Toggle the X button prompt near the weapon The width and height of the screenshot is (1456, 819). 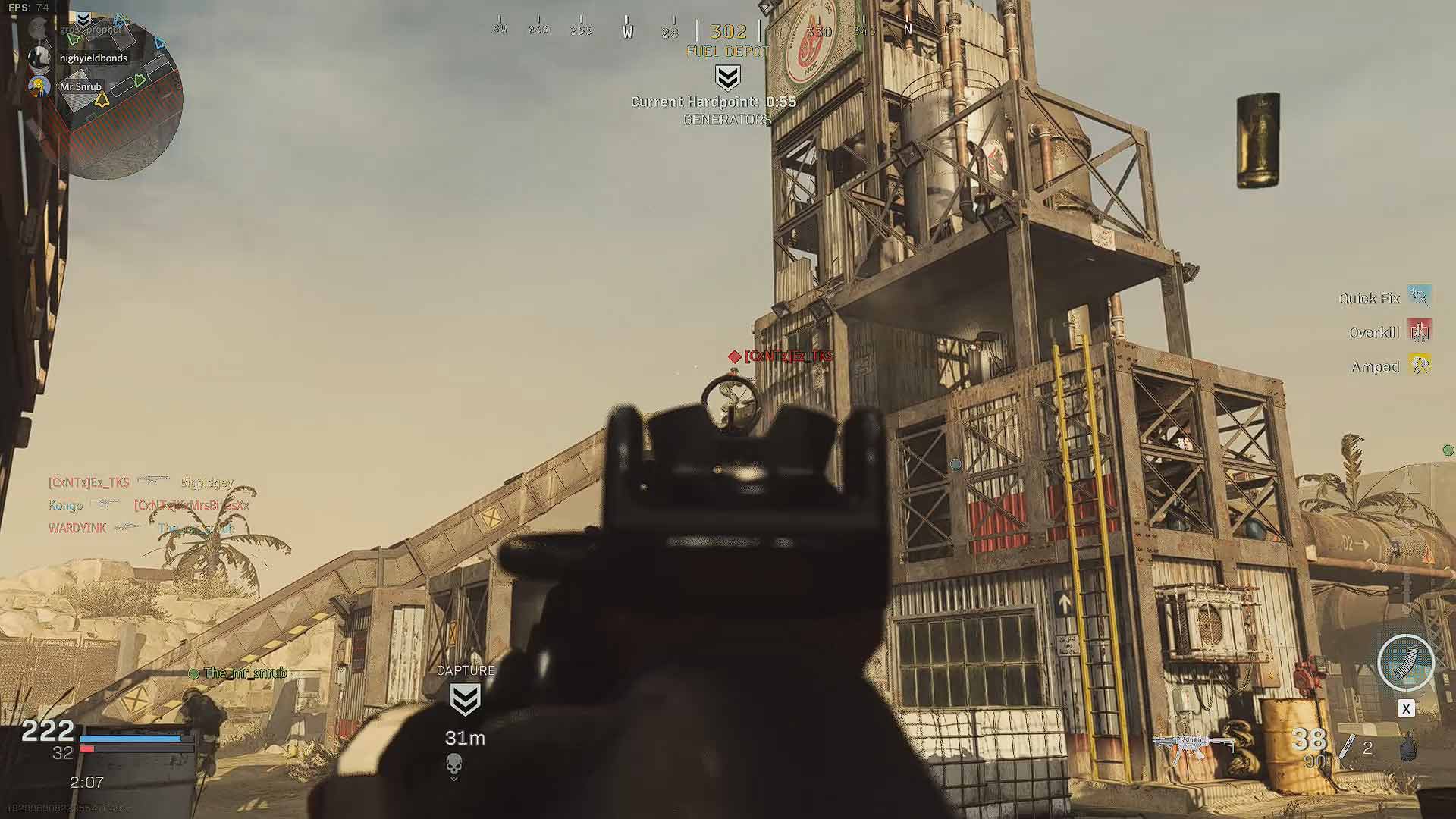click(1407, 709)
